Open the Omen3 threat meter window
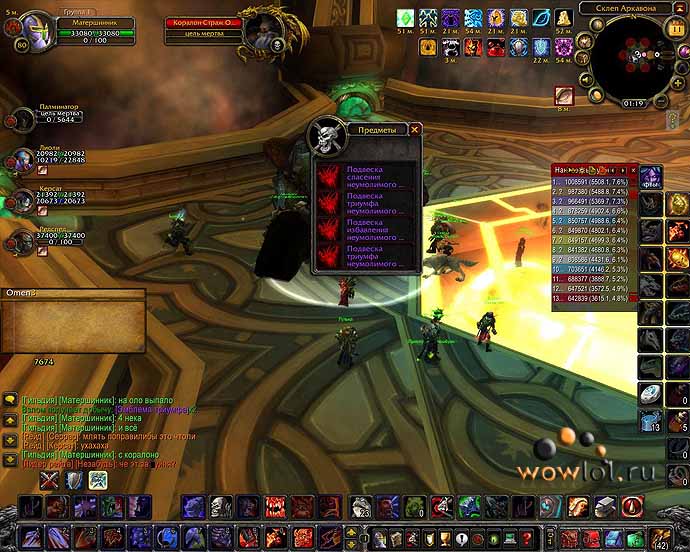The height and width of the screenshot is (552, 690). 72,294
